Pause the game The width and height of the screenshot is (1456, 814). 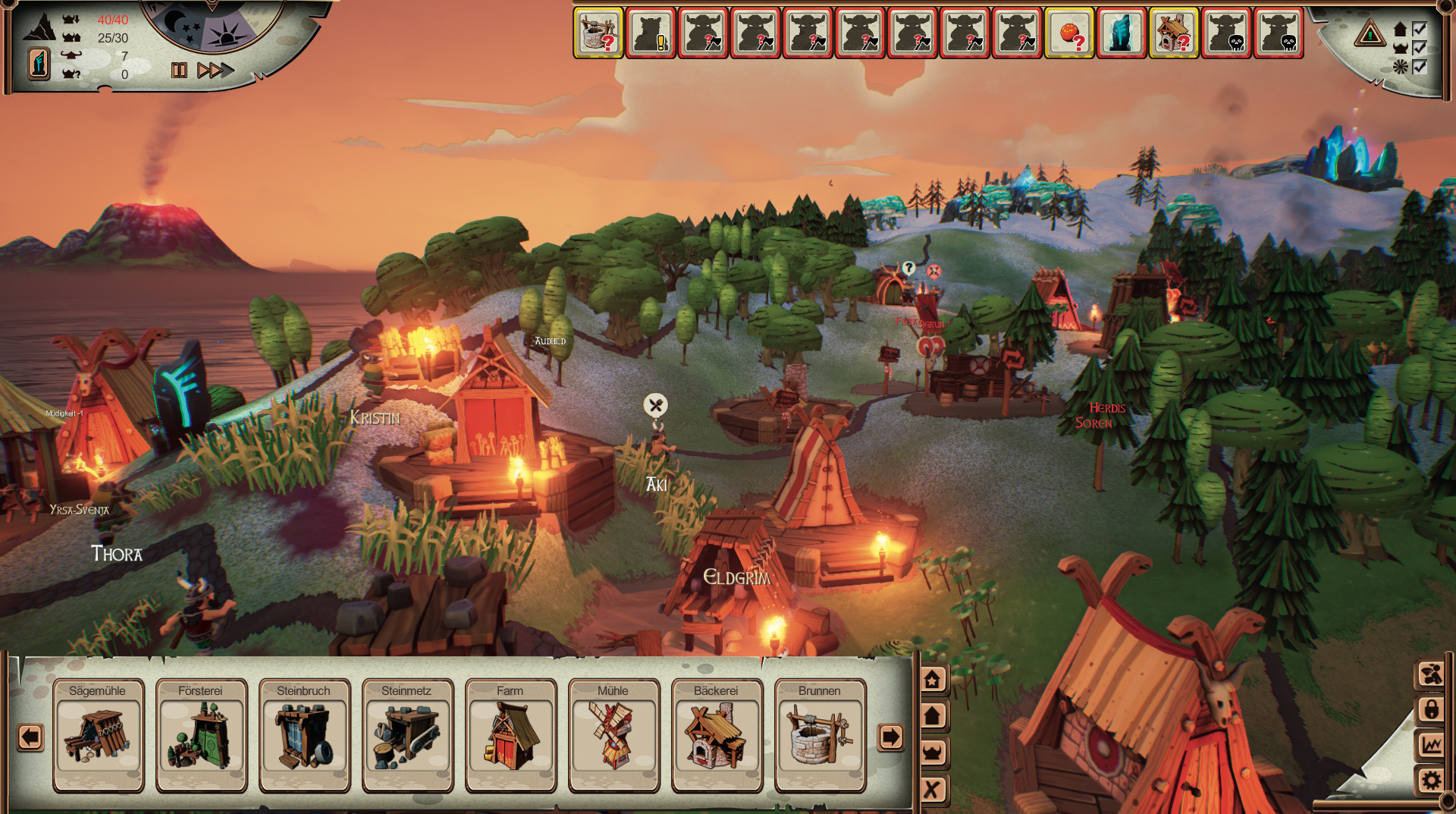tap(179, 71)
